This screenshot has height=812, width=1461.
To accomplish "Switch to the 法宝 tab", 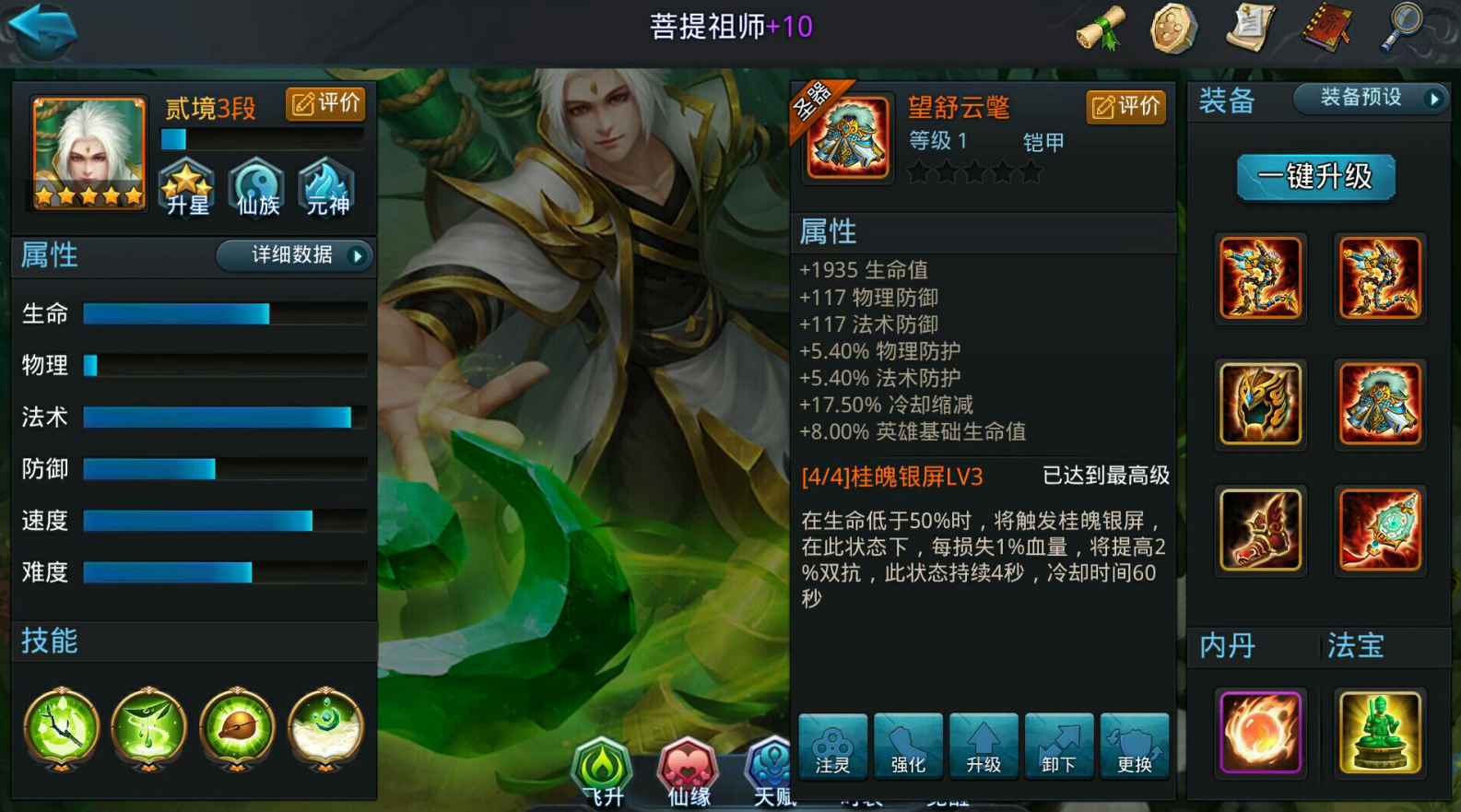I will [1354, 646].
